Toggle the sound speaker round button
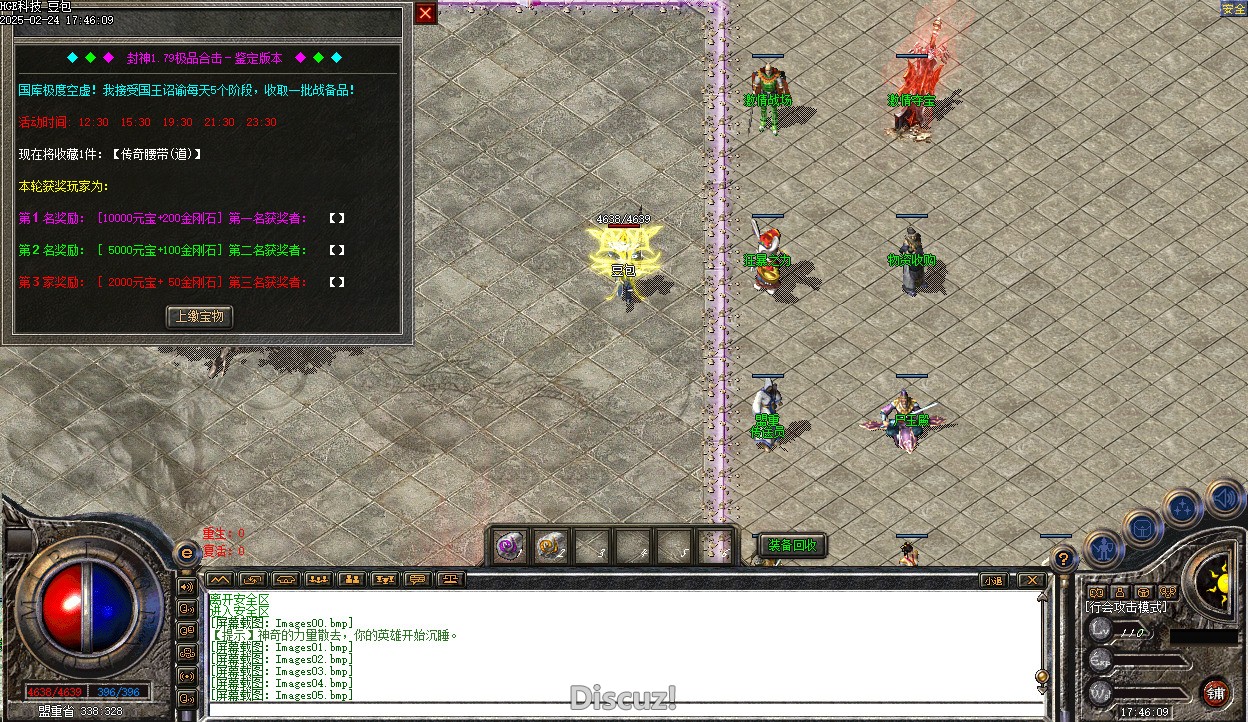The image size is (1248, 722). (x=1222, y=497)
